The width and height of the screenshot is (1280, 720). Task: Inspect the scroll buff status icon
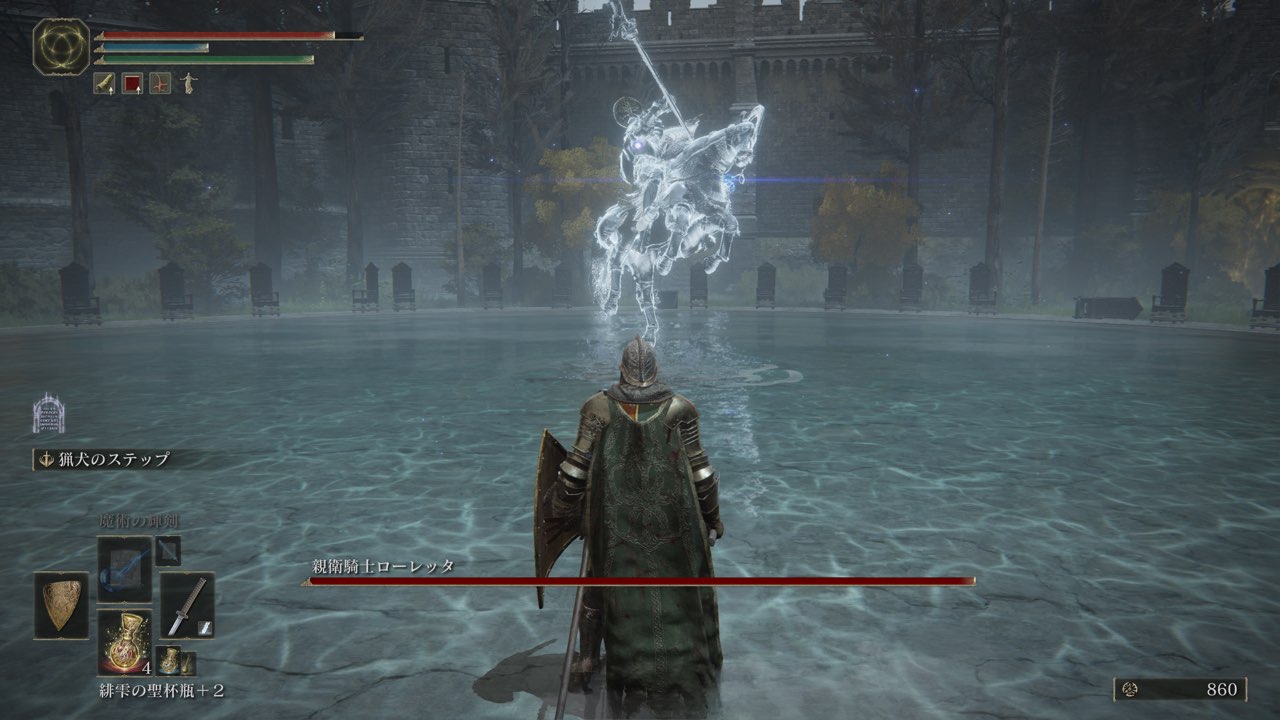click(104, 83)
